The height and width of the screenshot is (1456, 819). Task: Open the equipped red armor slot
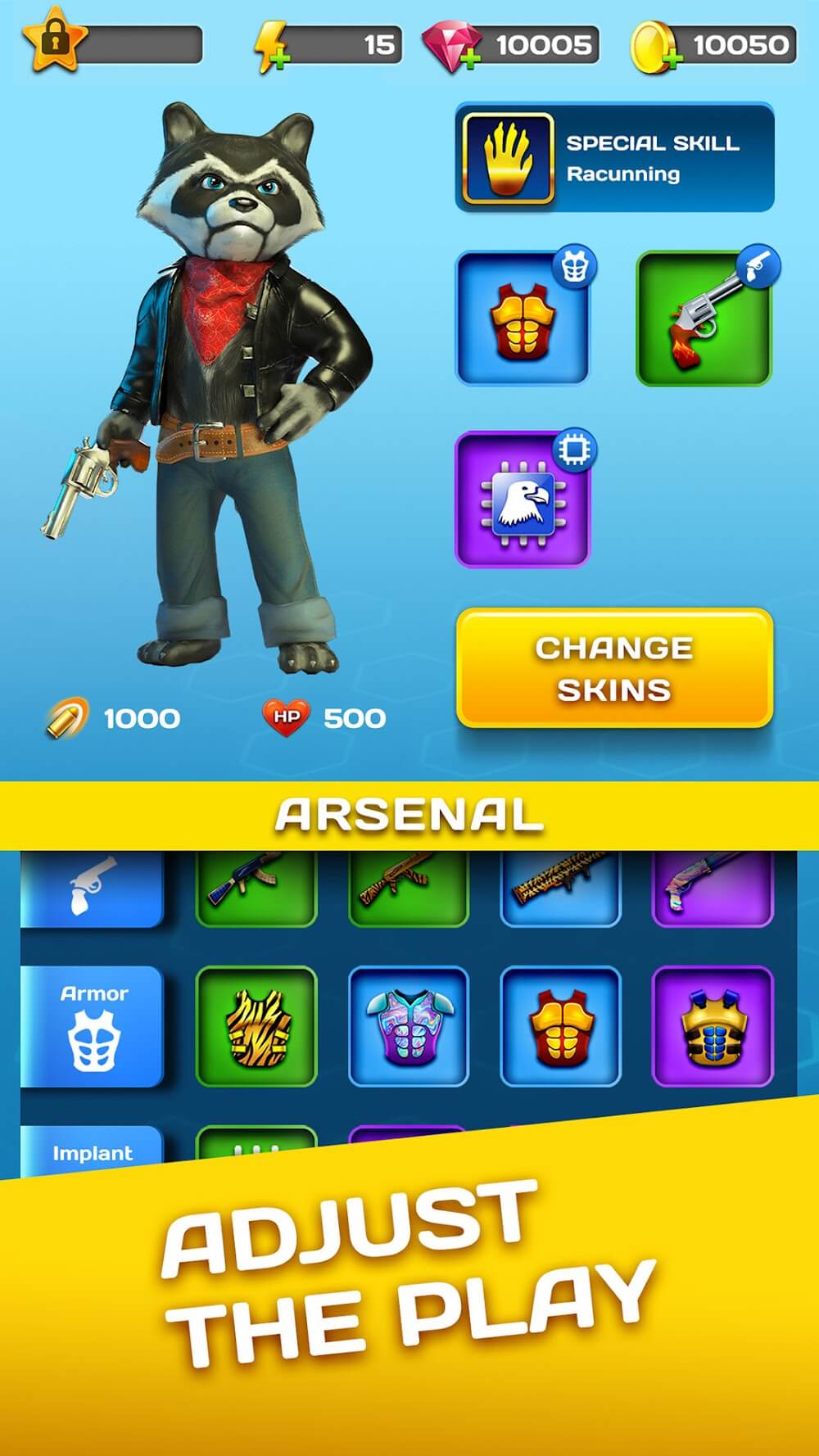coord(523,318)
